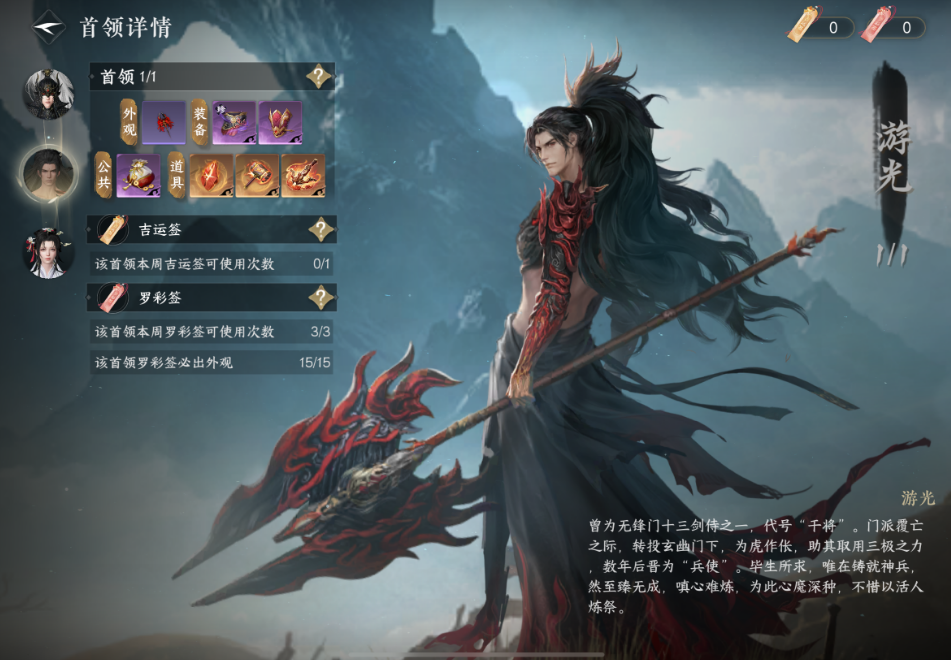Select the masked boss portrait with black helmet
This screenshot has width=951, height=660.
[x=49, y=95]
